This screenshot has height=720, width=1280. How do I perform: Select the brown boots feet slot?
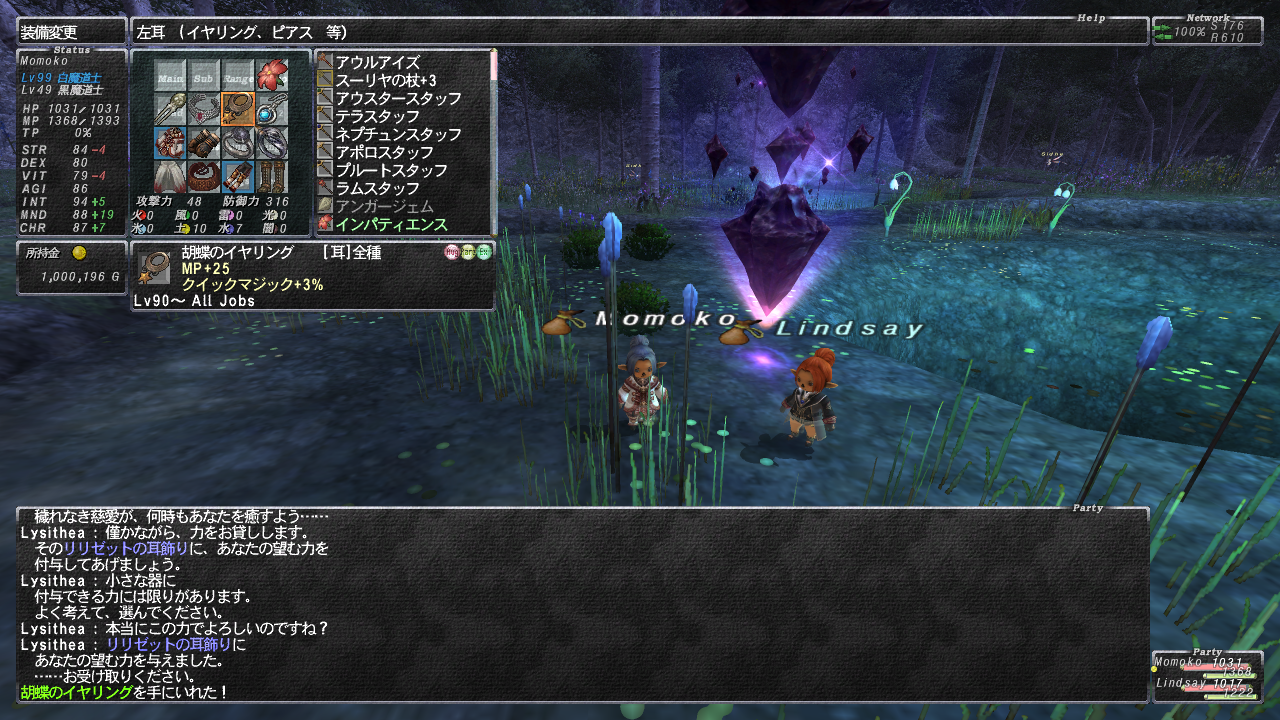pos(271,176)
